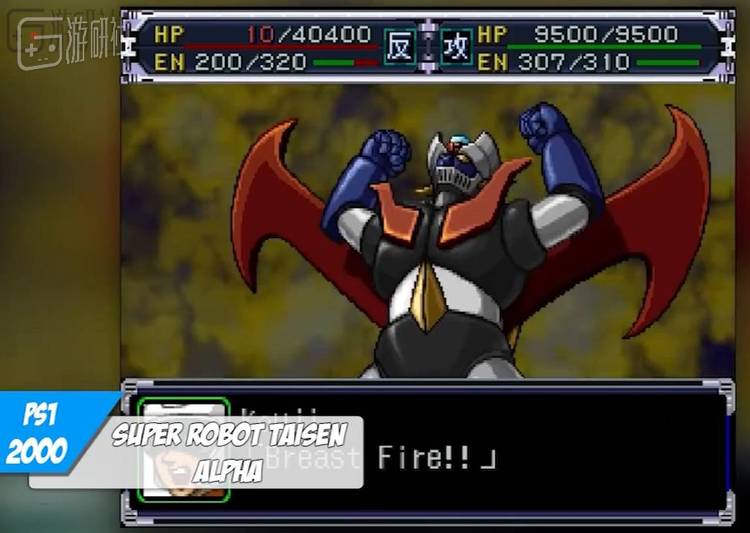Select the 反 counter indicator

pos(399,48)
